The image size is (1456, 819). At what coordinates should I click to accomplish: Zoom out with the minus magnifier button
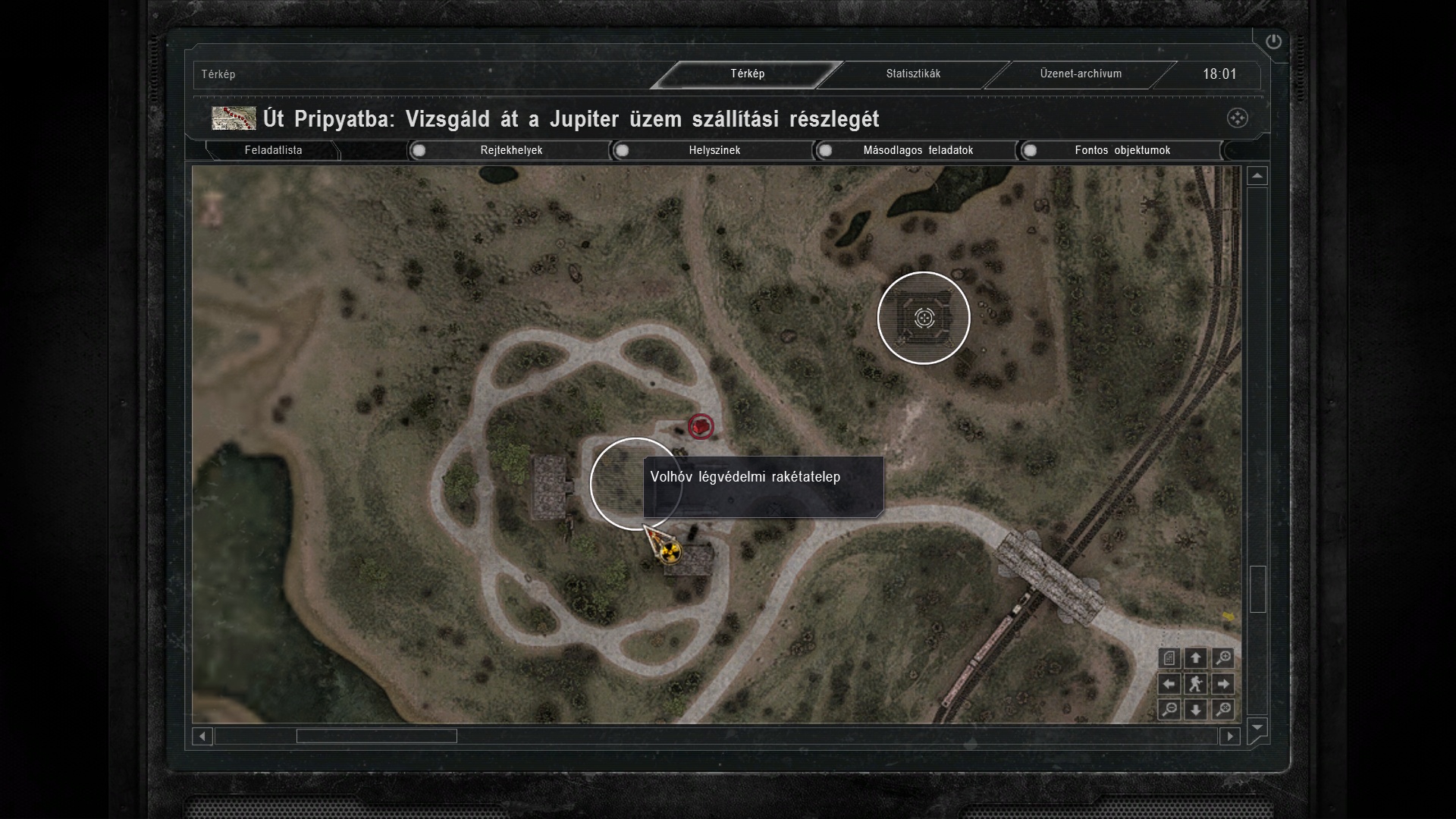1169,710
